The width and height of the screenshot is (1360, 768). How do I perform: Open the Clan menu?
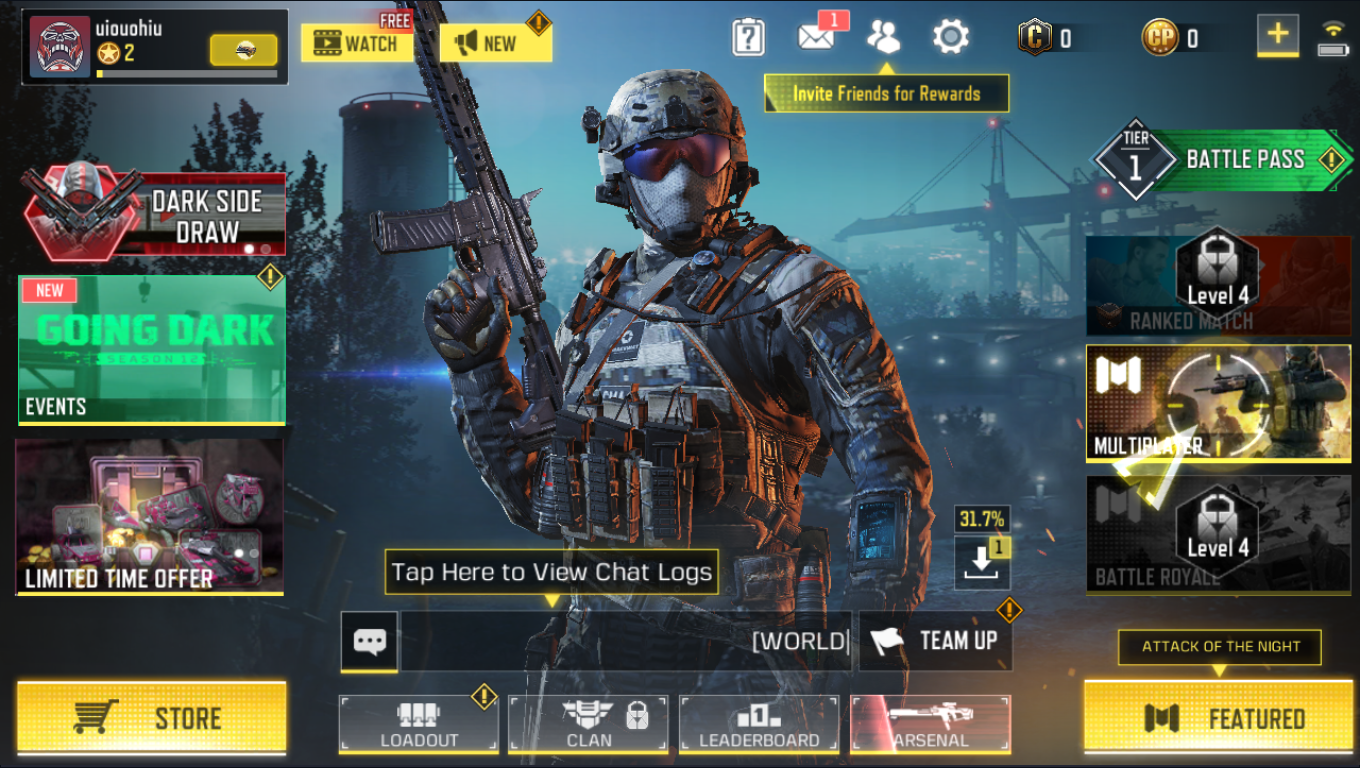coord(588,723)
